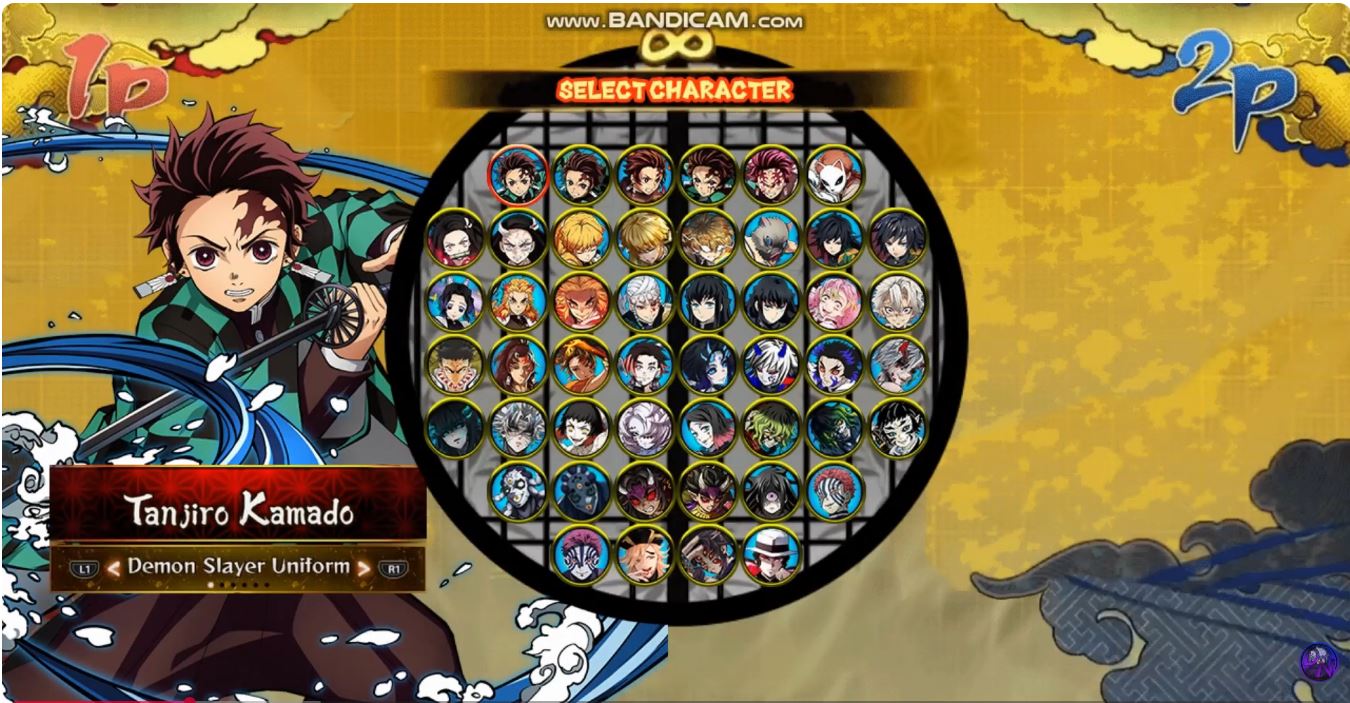Choose horned demon-form Nezuko portrait

pos(518,238)
